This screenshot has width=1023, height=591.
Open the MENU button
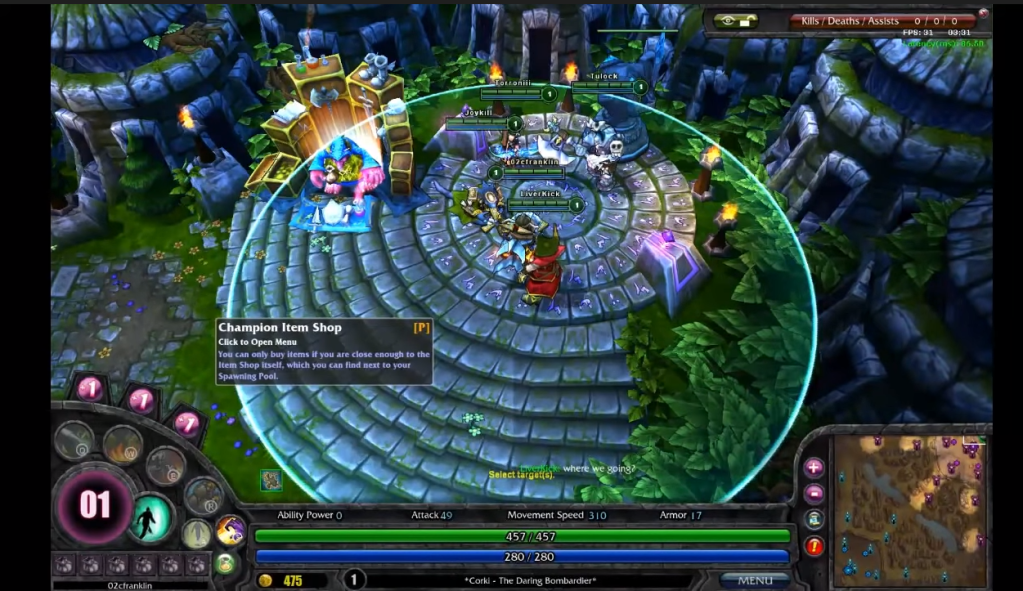pyautogui.click(x=754, y=580)
